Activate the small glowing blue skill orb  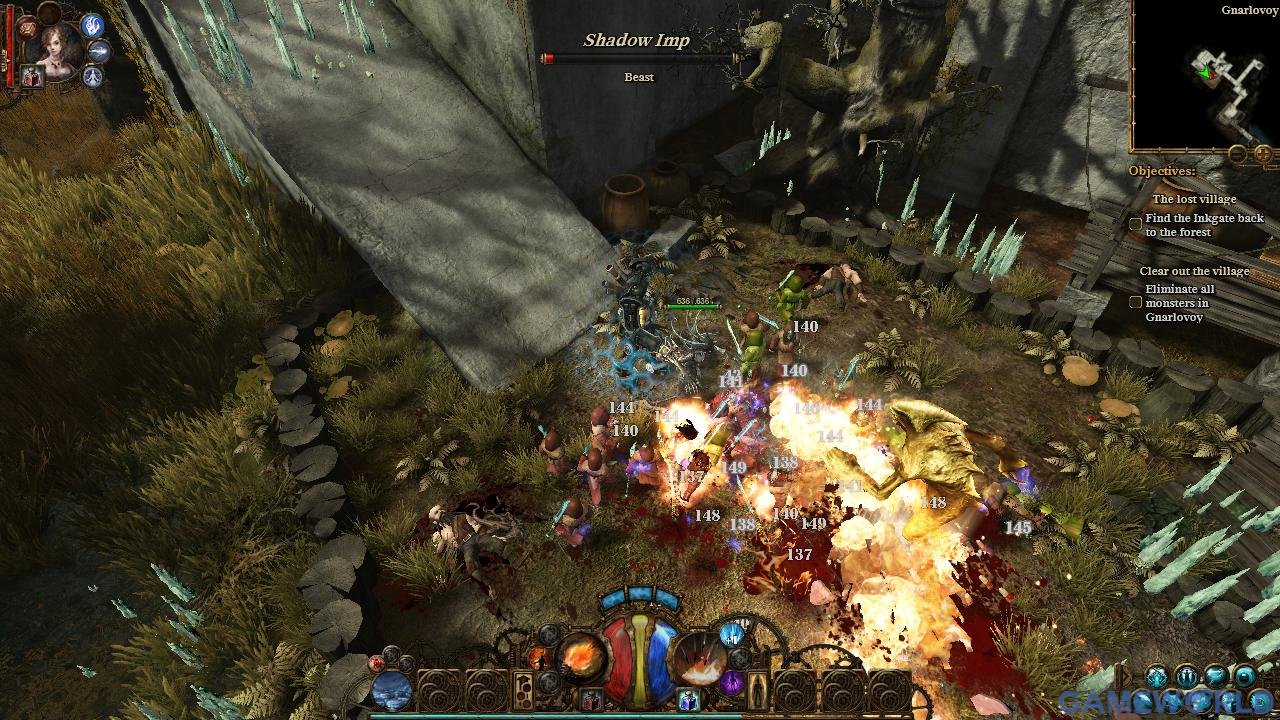tap(732, 634)
